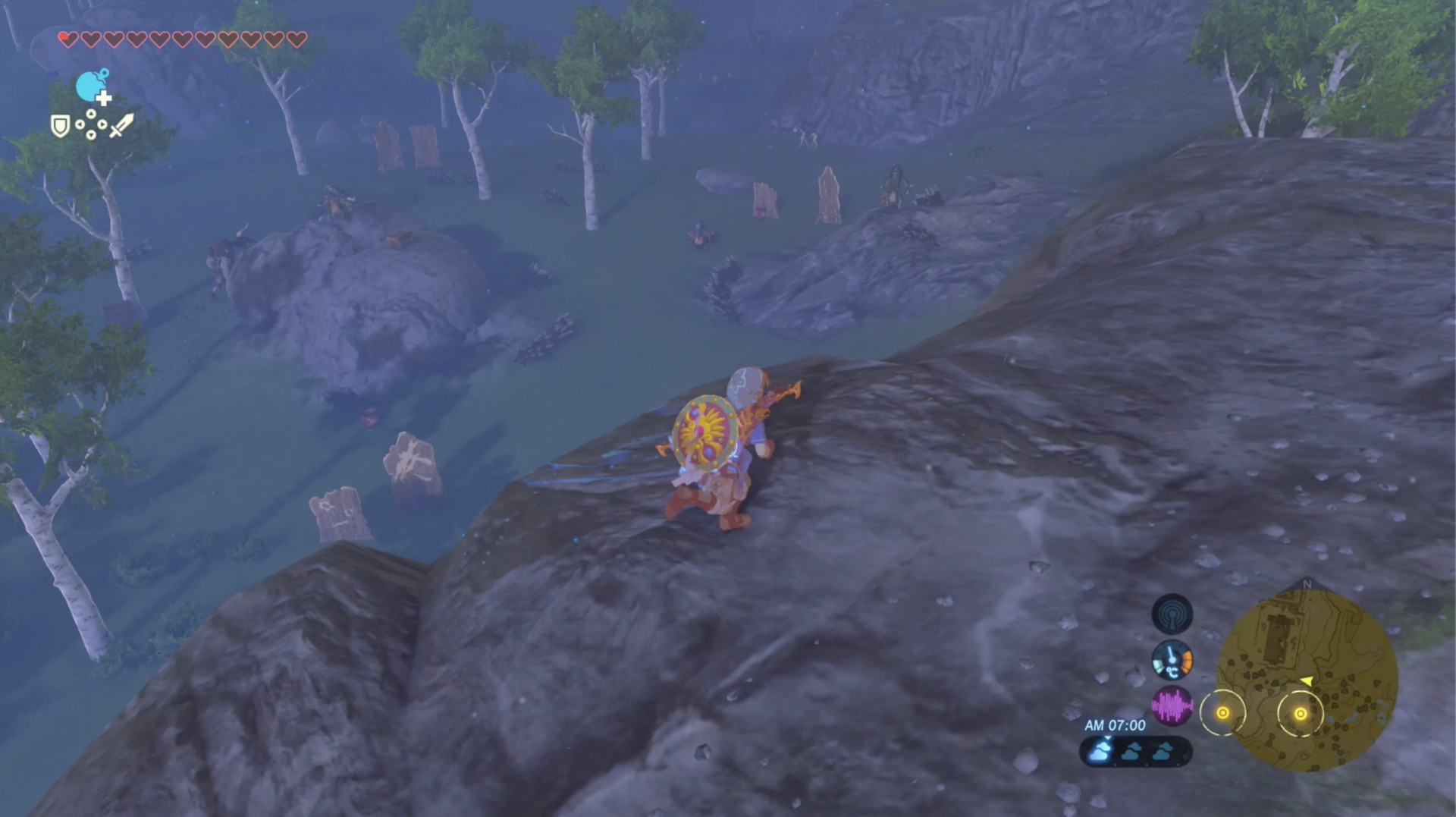Open the circular minimap

coord(1307,680)
